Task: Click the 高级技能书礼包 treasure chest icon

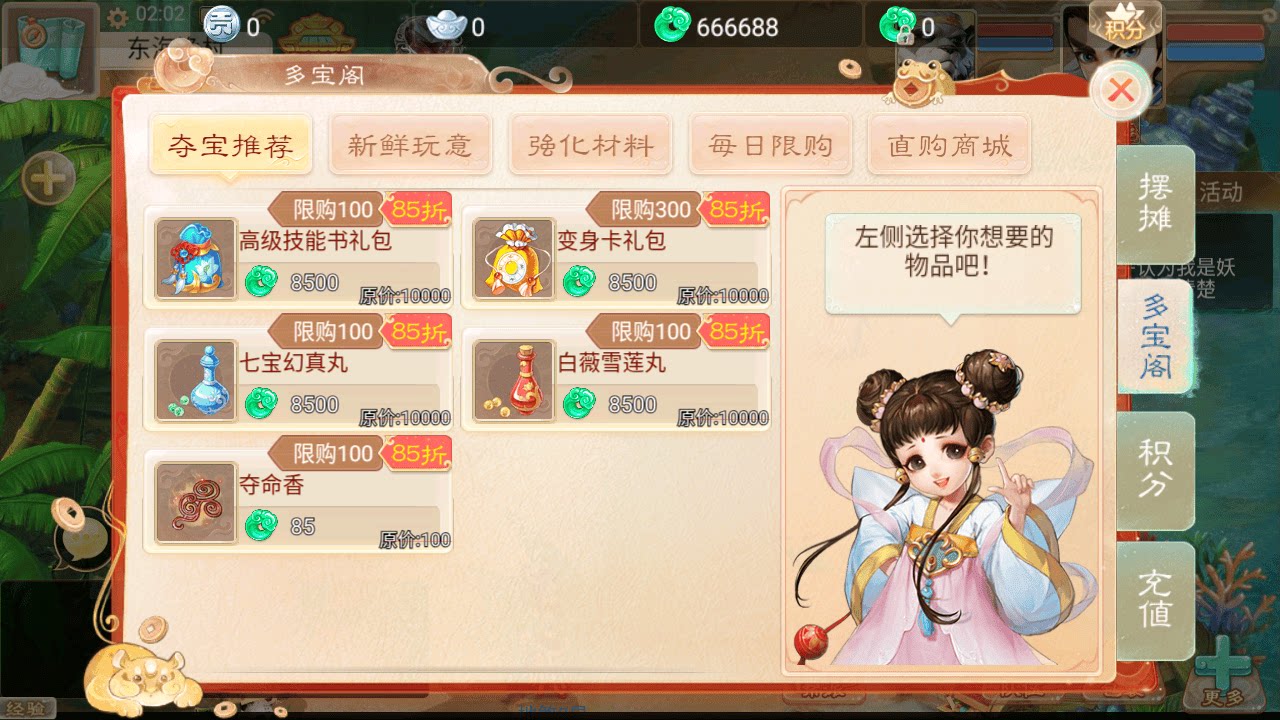Action: point(196,258)
